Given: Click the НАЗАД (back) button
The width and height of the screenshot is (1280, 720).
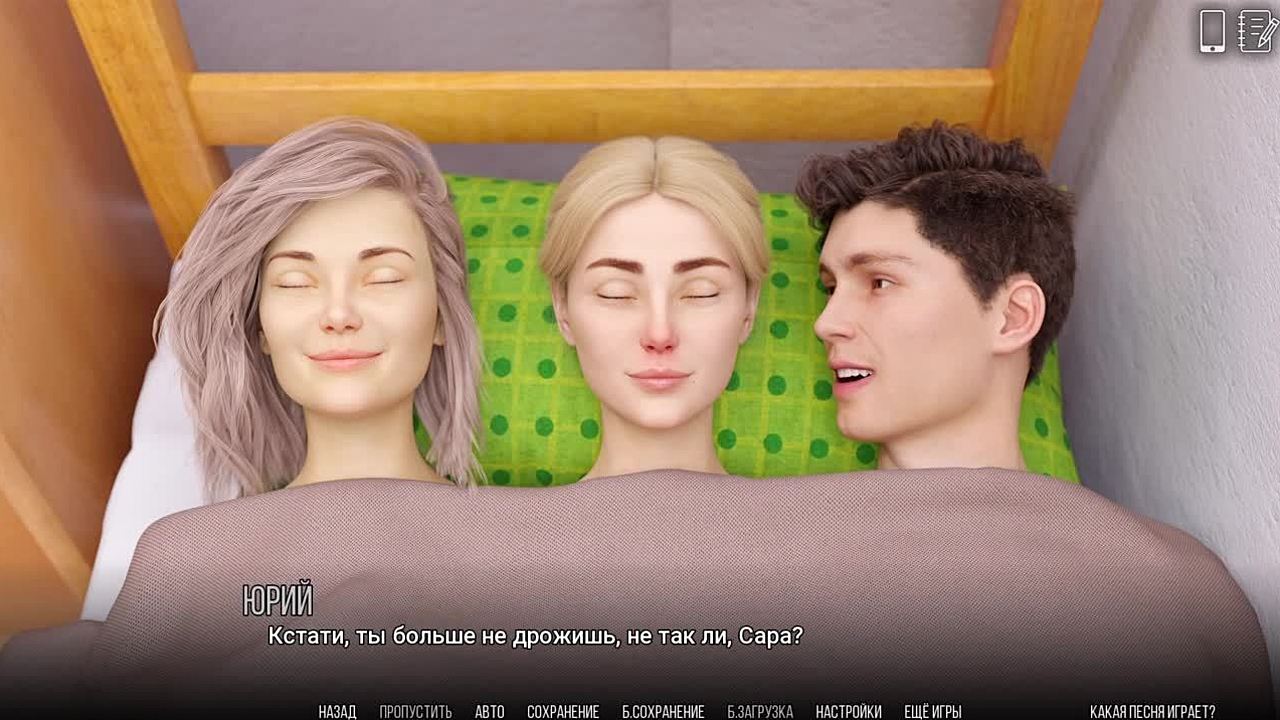Looking at the screenshot, I should tap(337, 712).
